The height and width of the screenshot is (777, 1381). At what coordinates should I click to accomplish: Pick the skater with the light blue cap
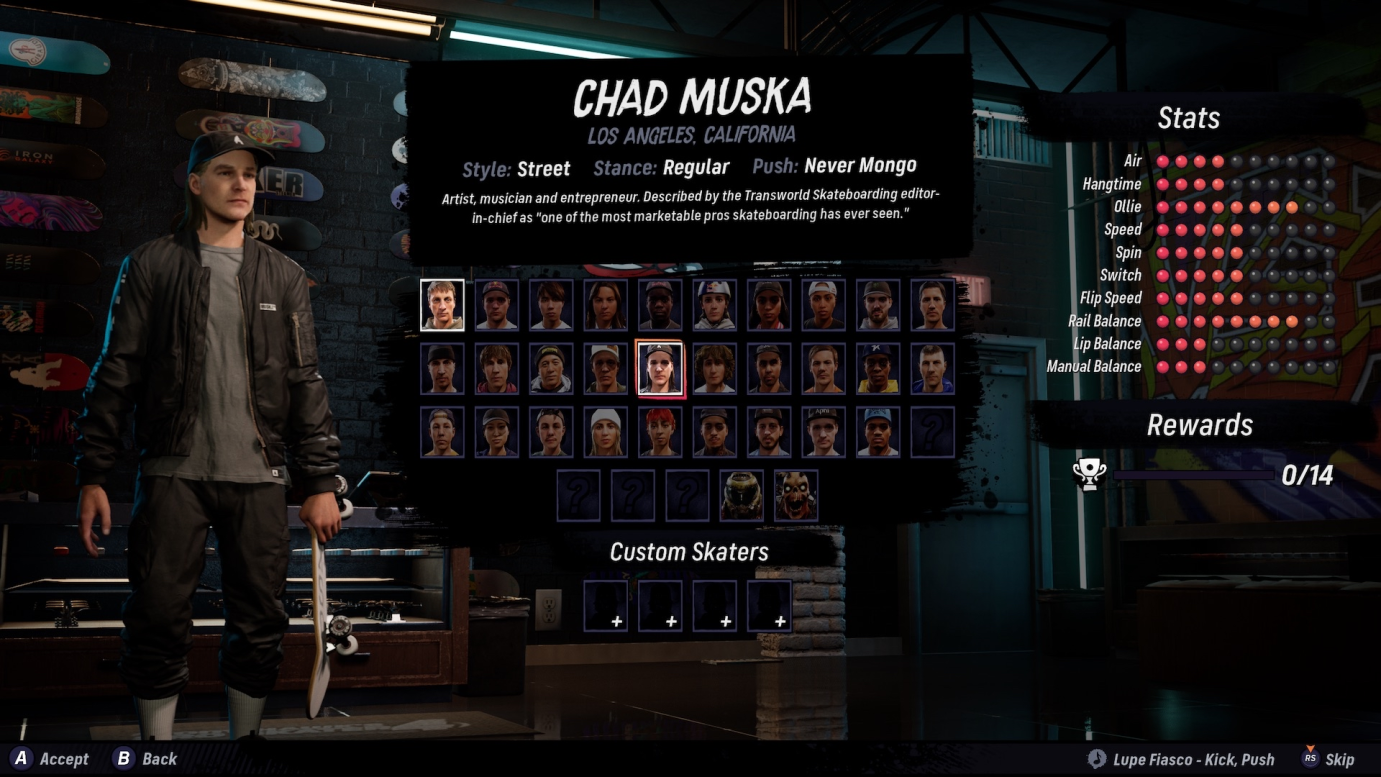[x=878, y=432]
